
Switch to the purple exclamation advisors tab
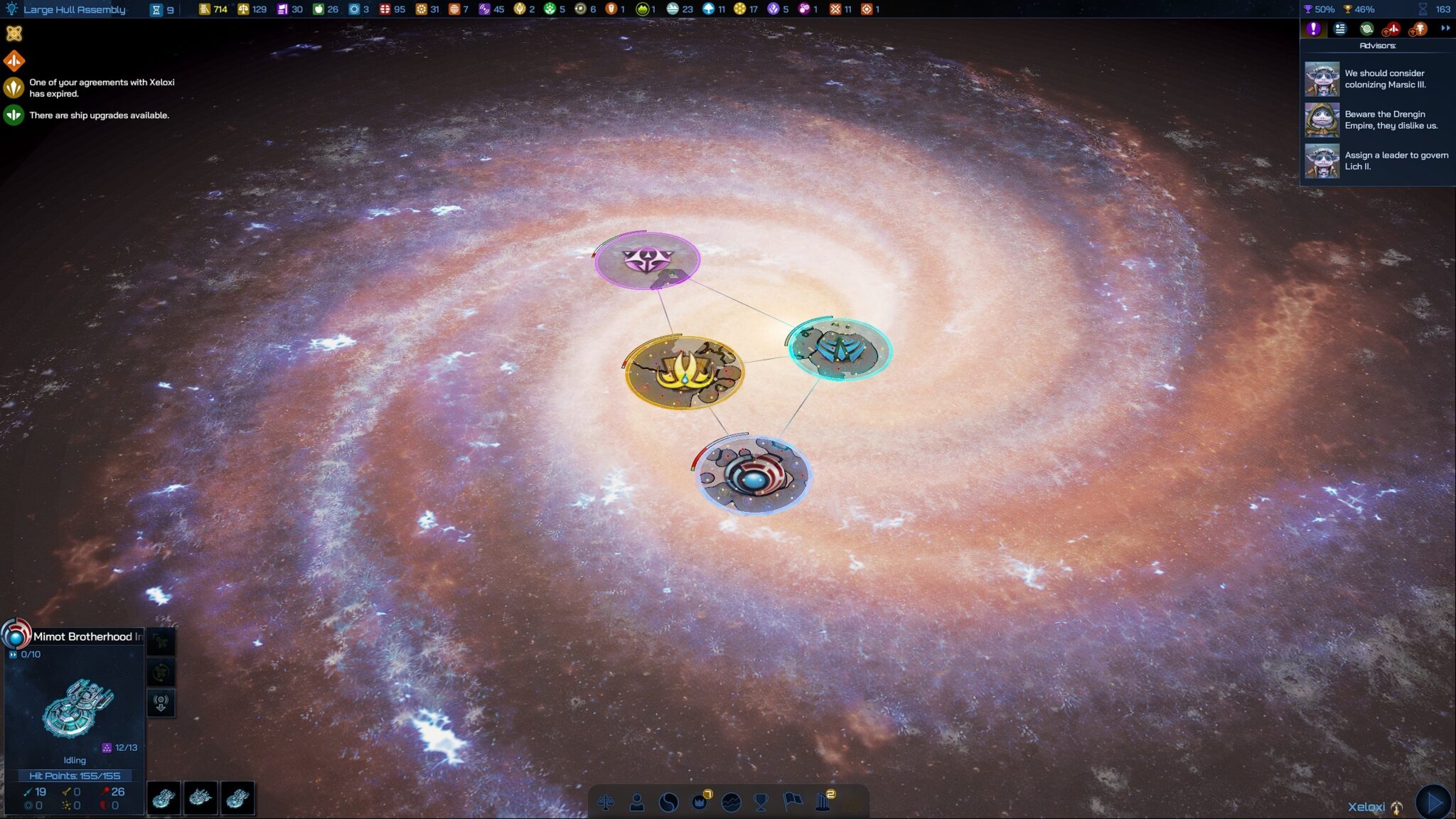pos(1313,29)
